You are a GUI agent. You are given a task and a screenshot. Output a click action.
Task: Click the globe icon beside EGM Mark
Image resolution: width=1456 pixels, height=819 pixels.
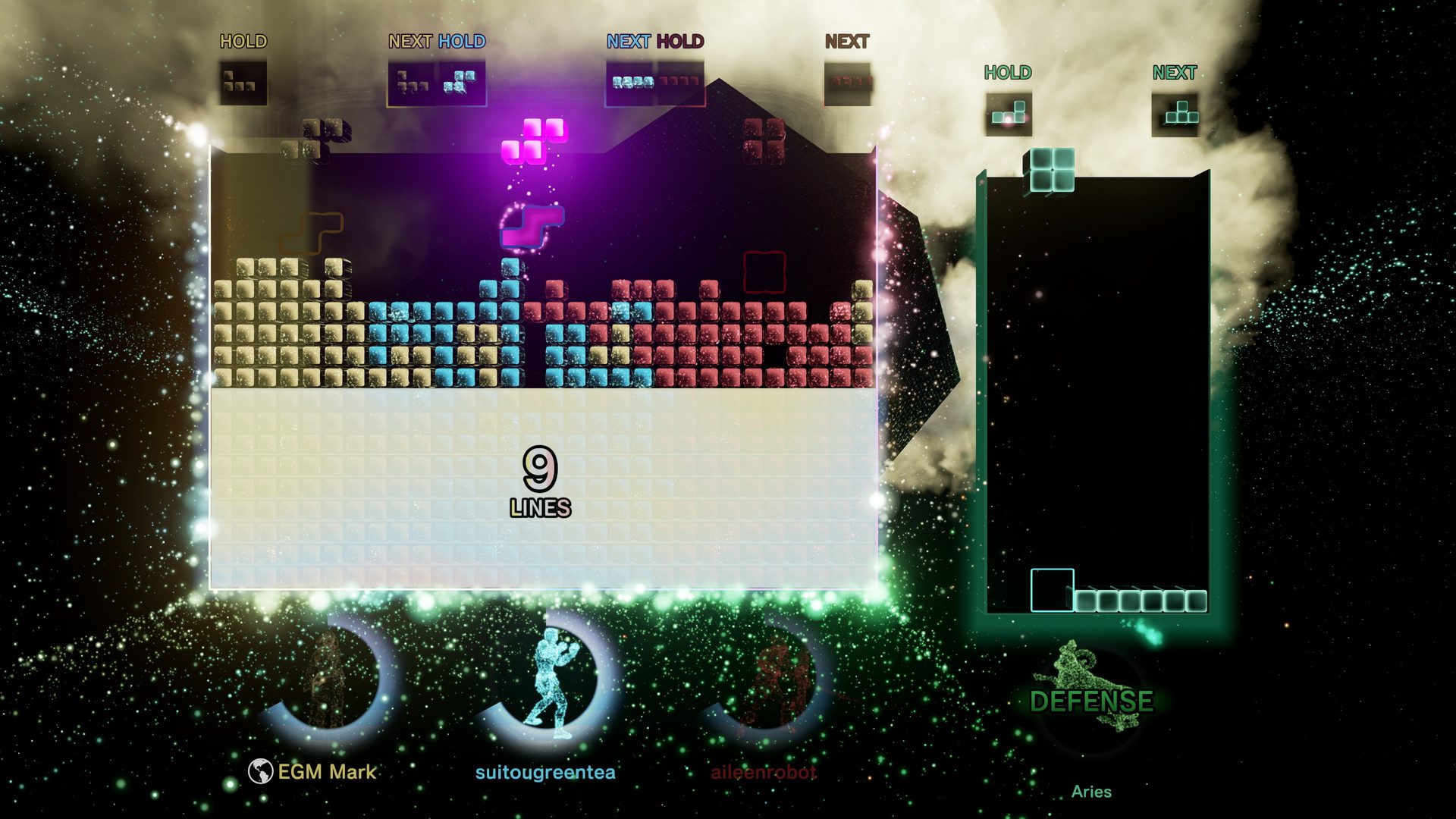[x=262, y=772]
